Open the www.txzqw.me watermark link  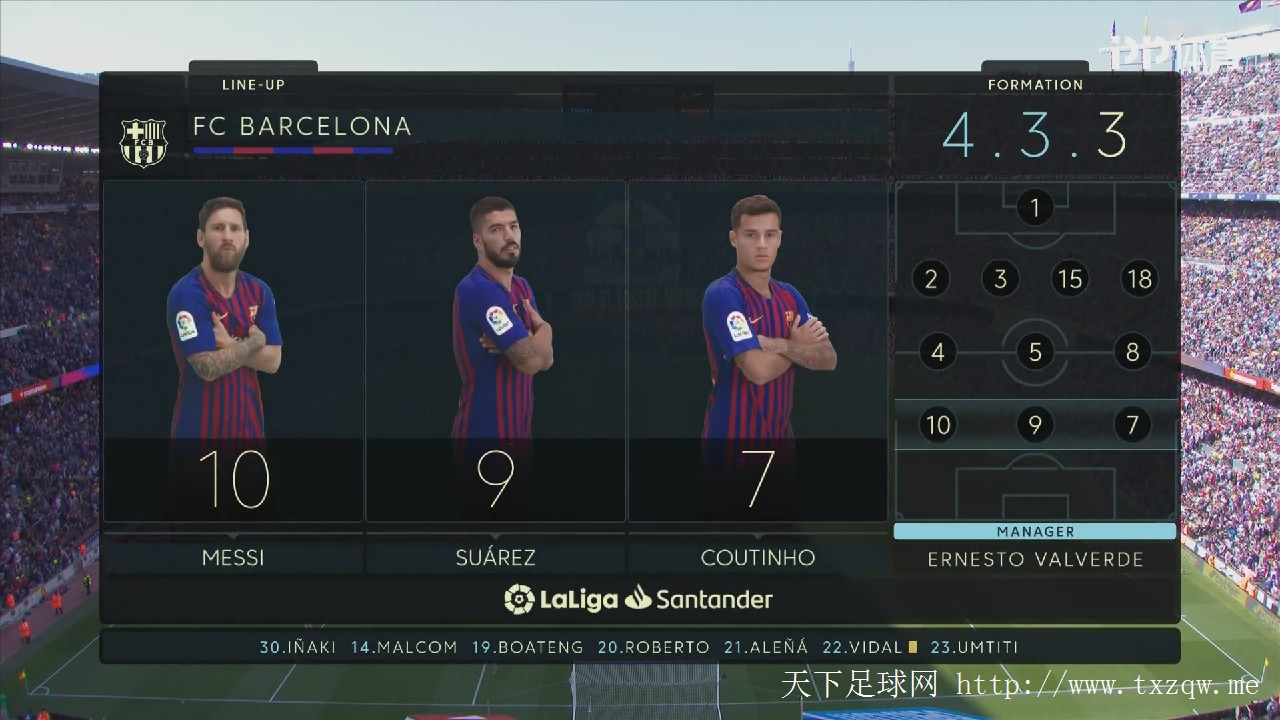tap(1106, 685)
